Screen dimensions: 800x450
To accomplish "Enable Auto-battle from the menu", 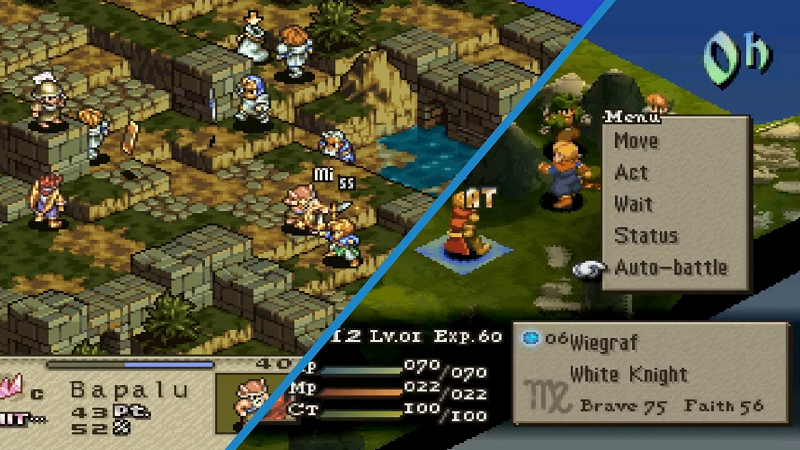I will point(670,267).
